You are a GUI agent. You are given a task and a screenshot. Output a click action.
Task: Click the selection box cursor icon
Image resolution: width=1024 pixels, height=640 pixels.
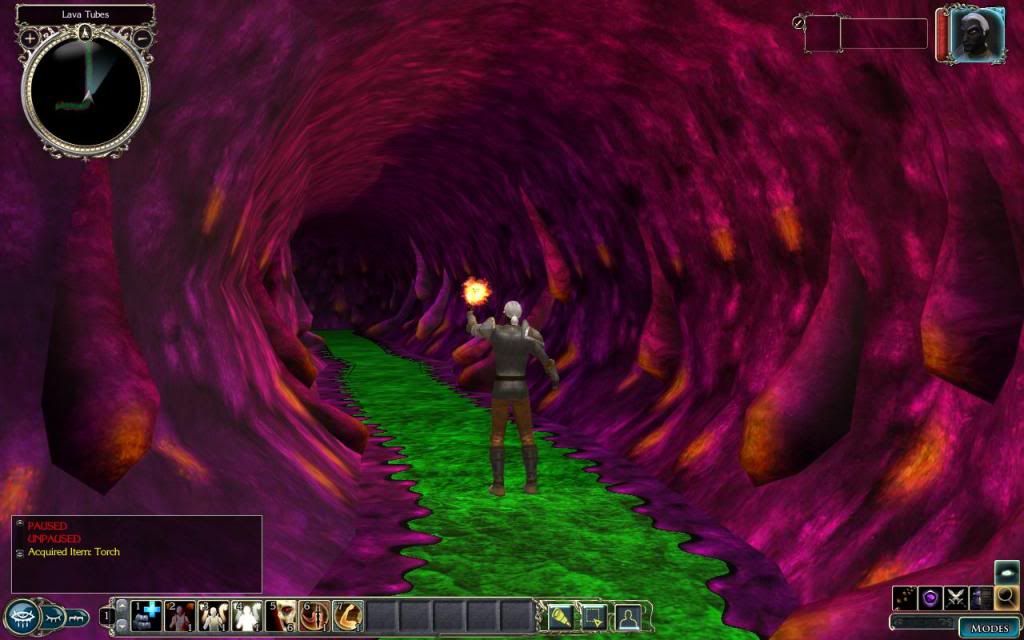coord(593,616)
